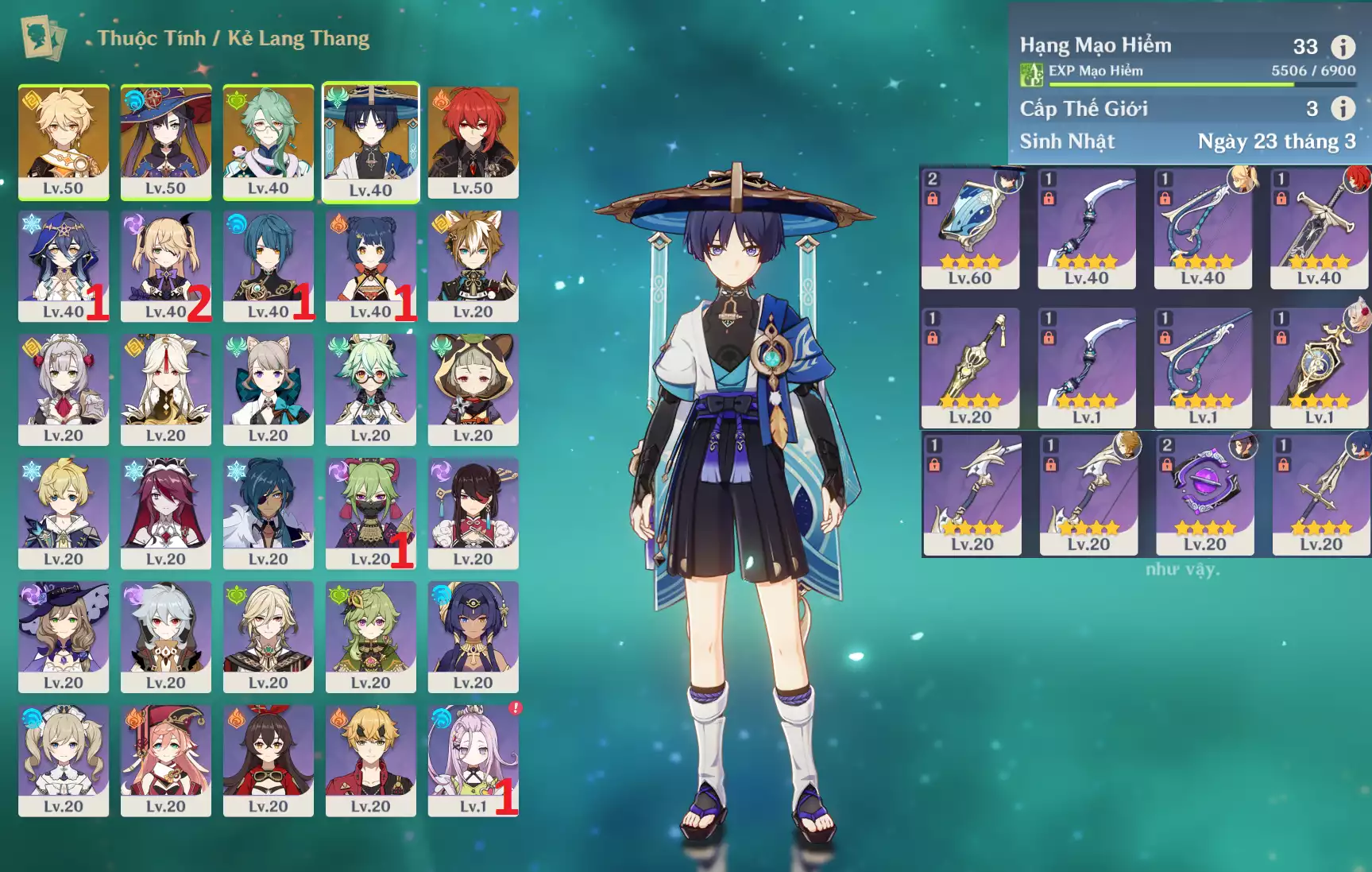Choose Mona's character card
The width and height of the screenshot is (1372, 872).
tap(166, 141)
